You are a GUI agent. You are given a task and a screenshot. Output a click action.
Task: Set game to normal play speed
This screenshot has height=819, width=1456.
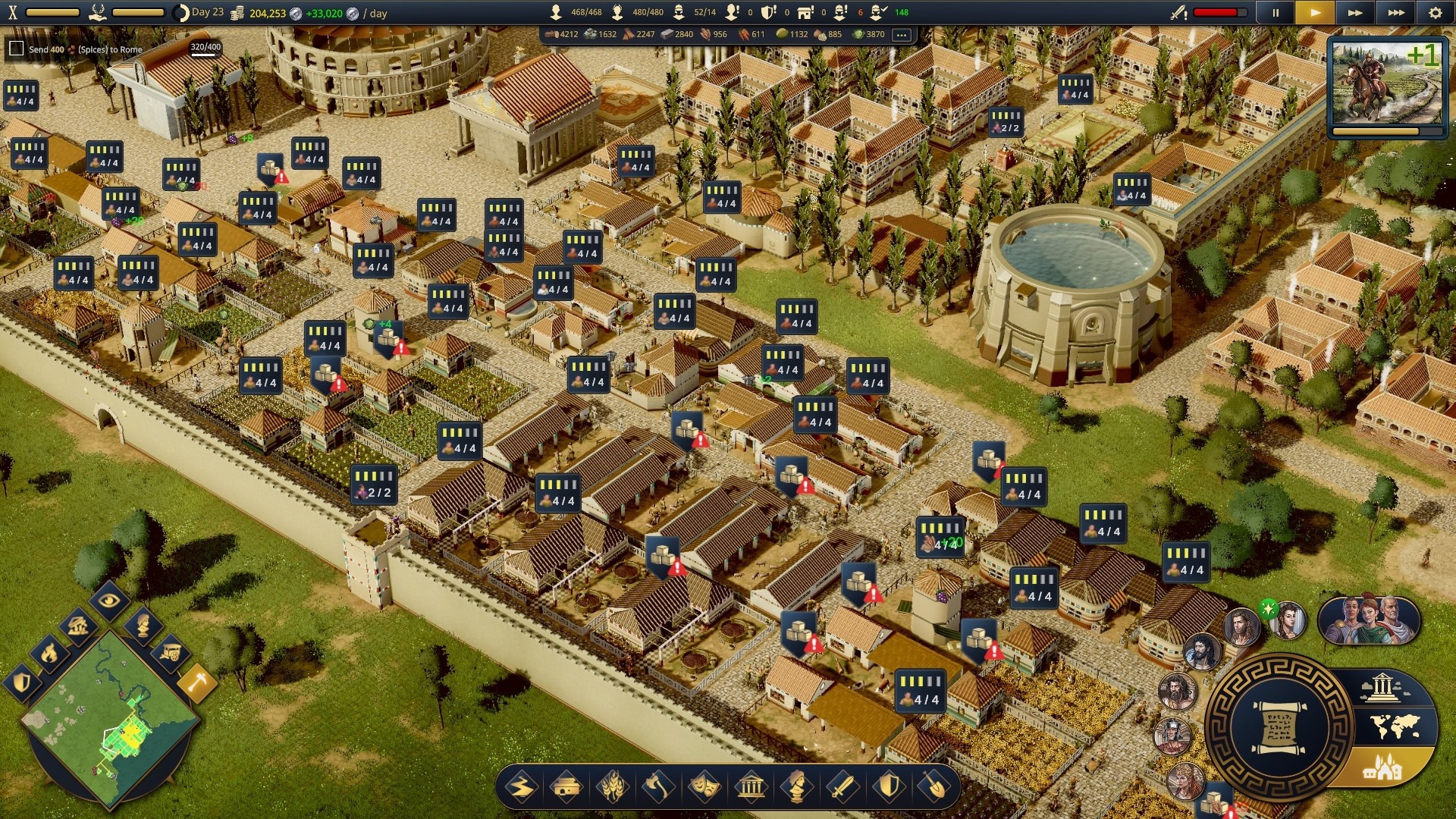tap(1315, 13)
